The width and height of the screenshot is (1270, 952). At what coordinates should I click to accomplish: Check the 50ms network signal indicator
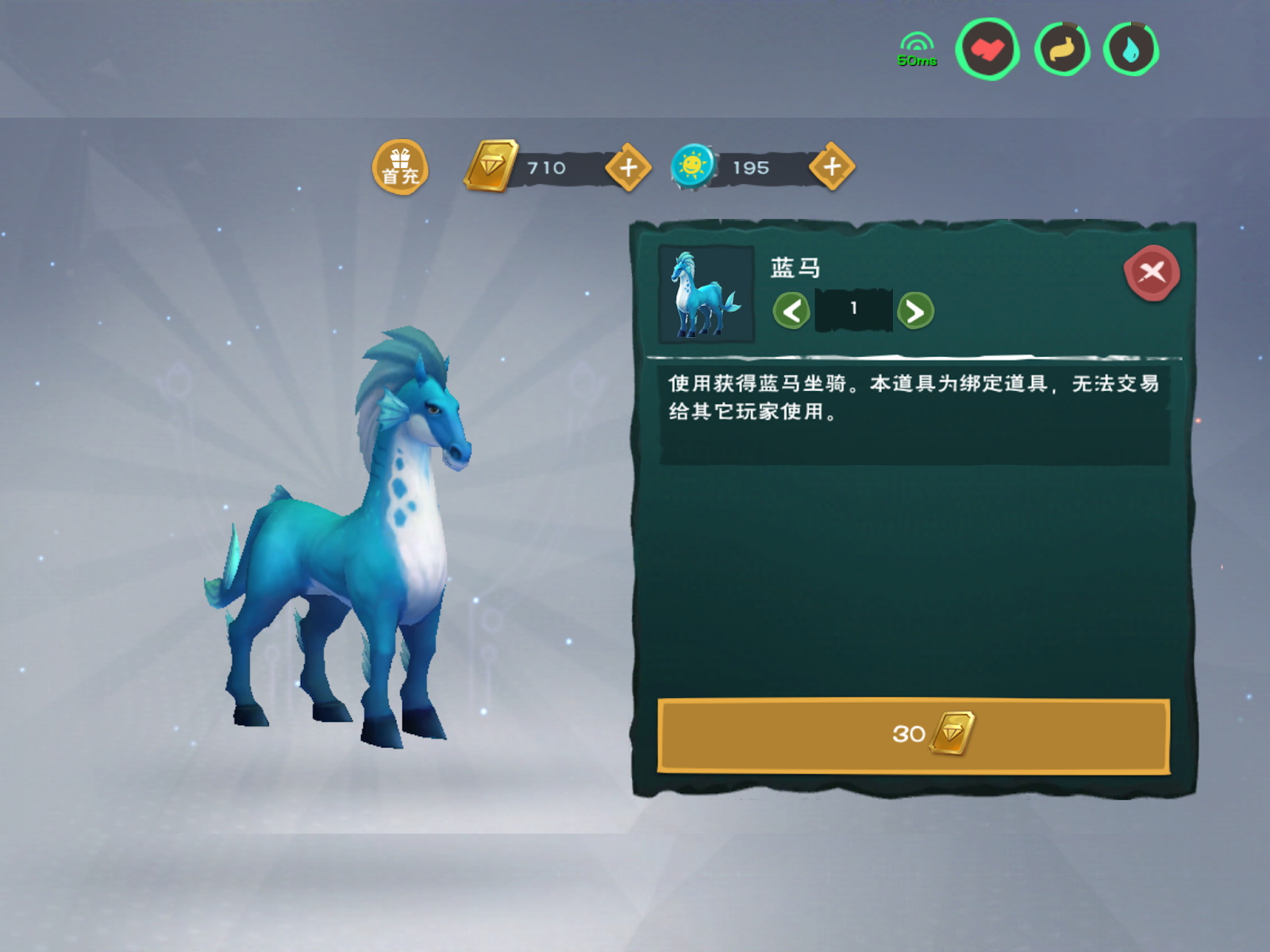click(x=917, y=48)
